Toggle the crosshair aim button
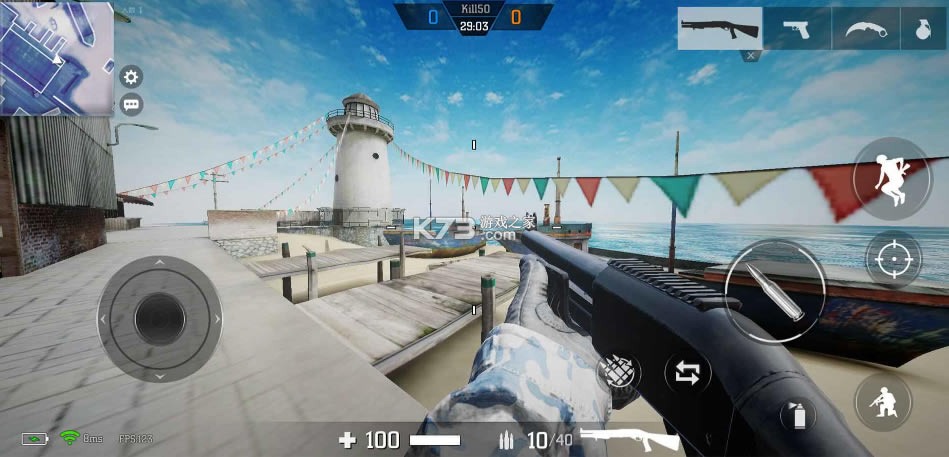This screenshot has height=457, width=949. [x=892, y=260]
